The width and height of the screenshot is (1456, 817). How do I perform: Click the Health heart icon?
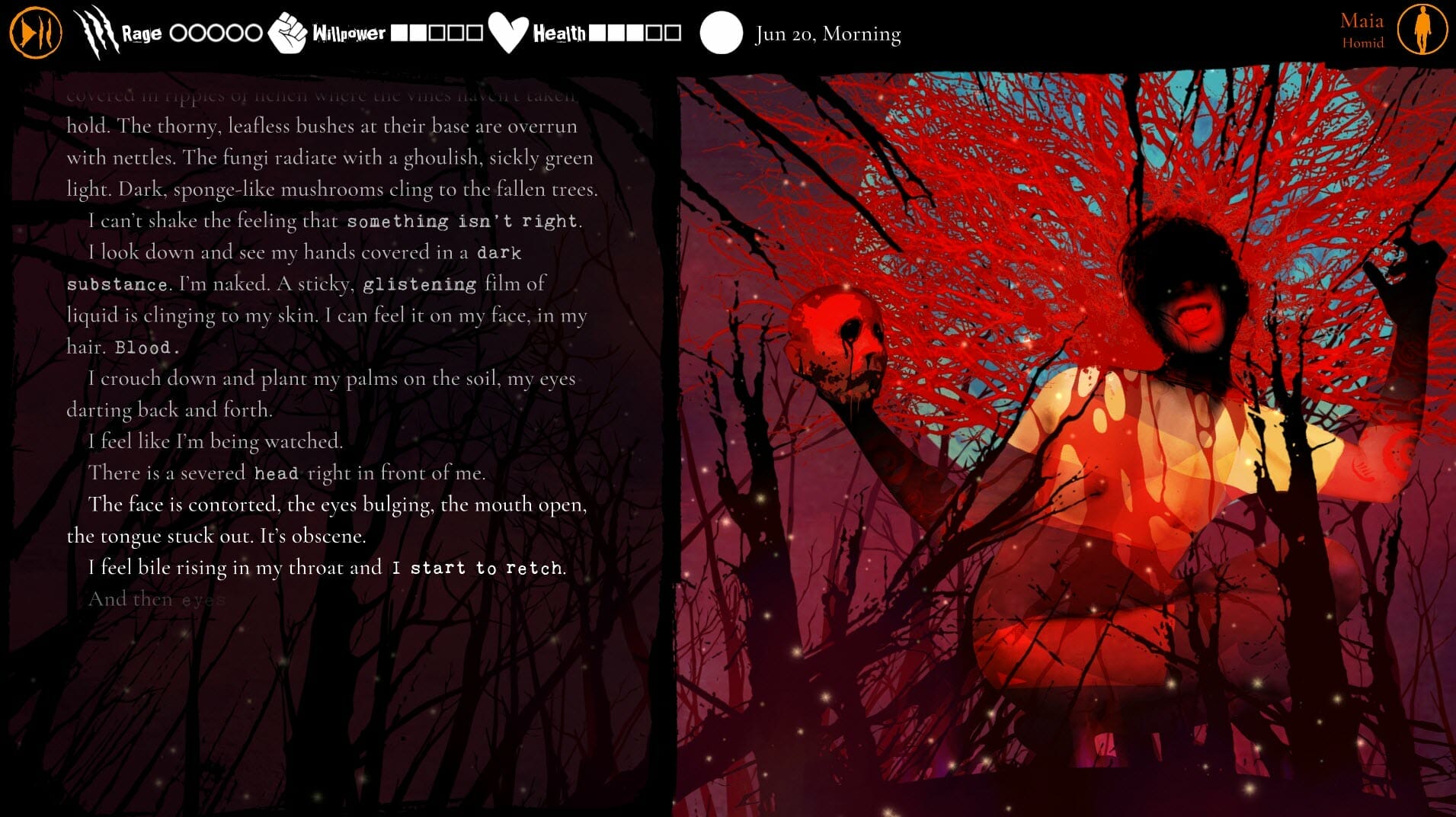pyautogui.click(x=507, y=30)
